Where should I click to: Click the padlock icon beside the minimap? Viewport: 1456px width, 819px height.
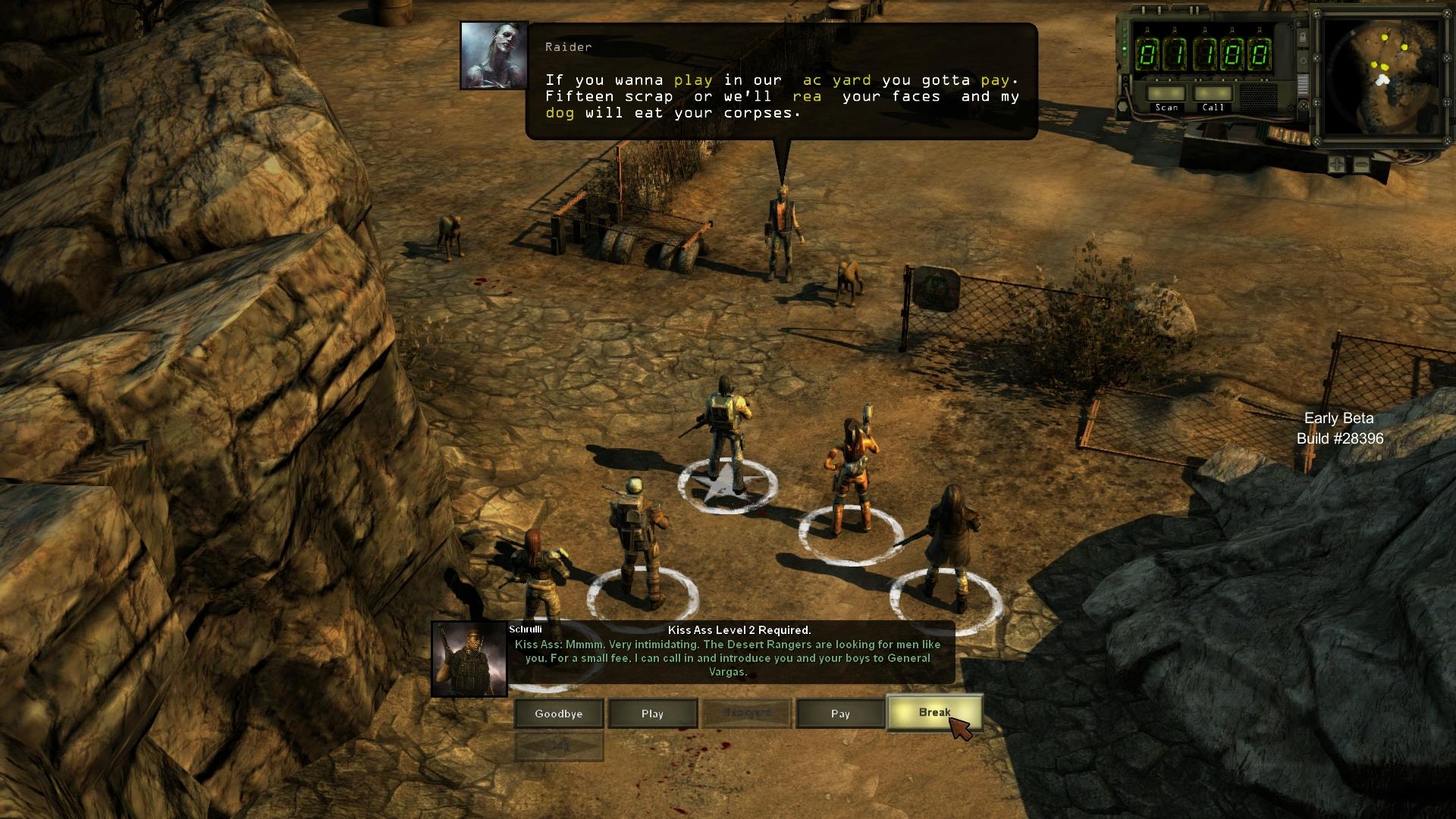[x=1302, y=38]
